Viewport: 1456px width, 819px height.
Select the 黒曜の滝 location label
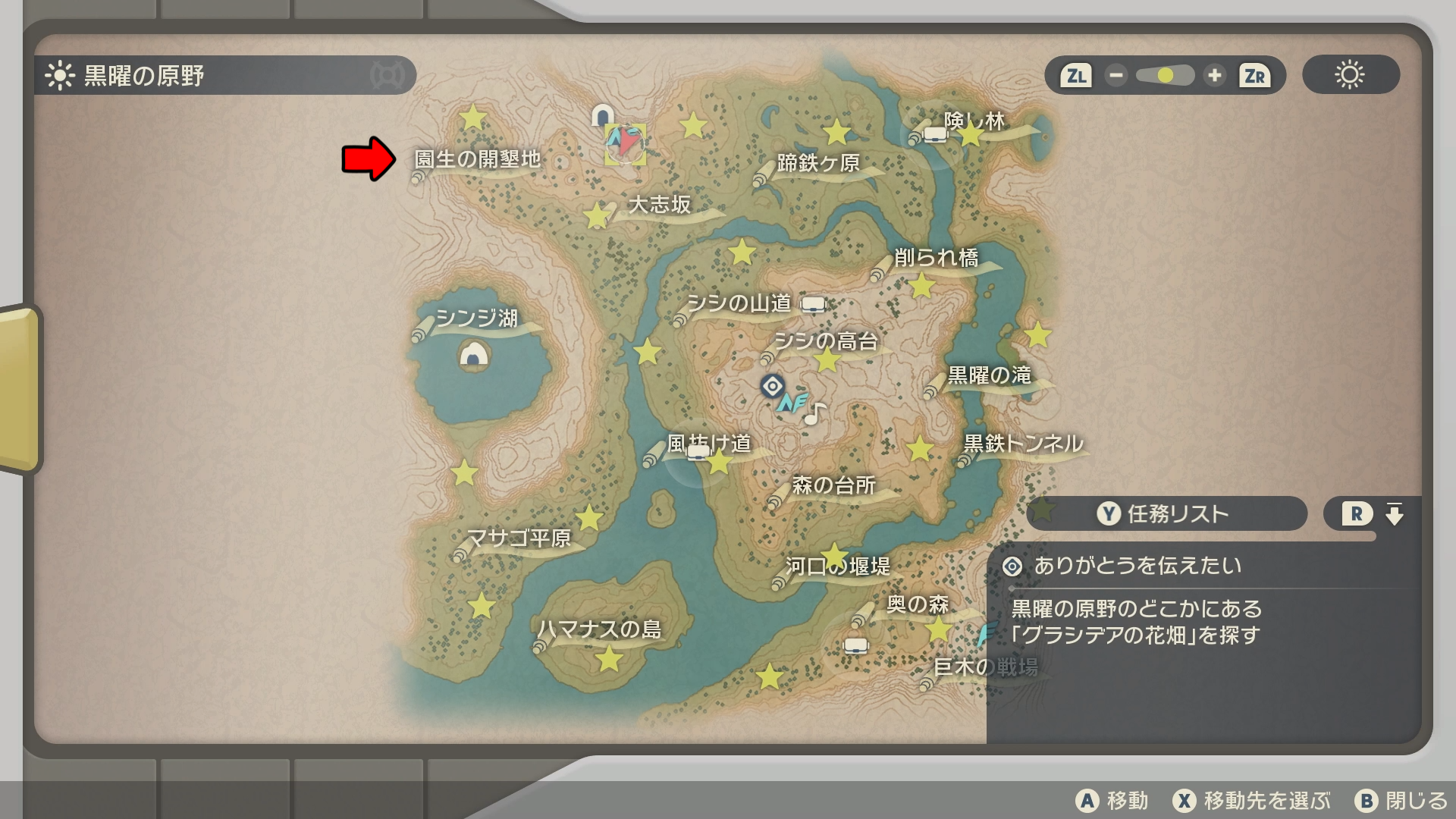[x=989, y=375]
